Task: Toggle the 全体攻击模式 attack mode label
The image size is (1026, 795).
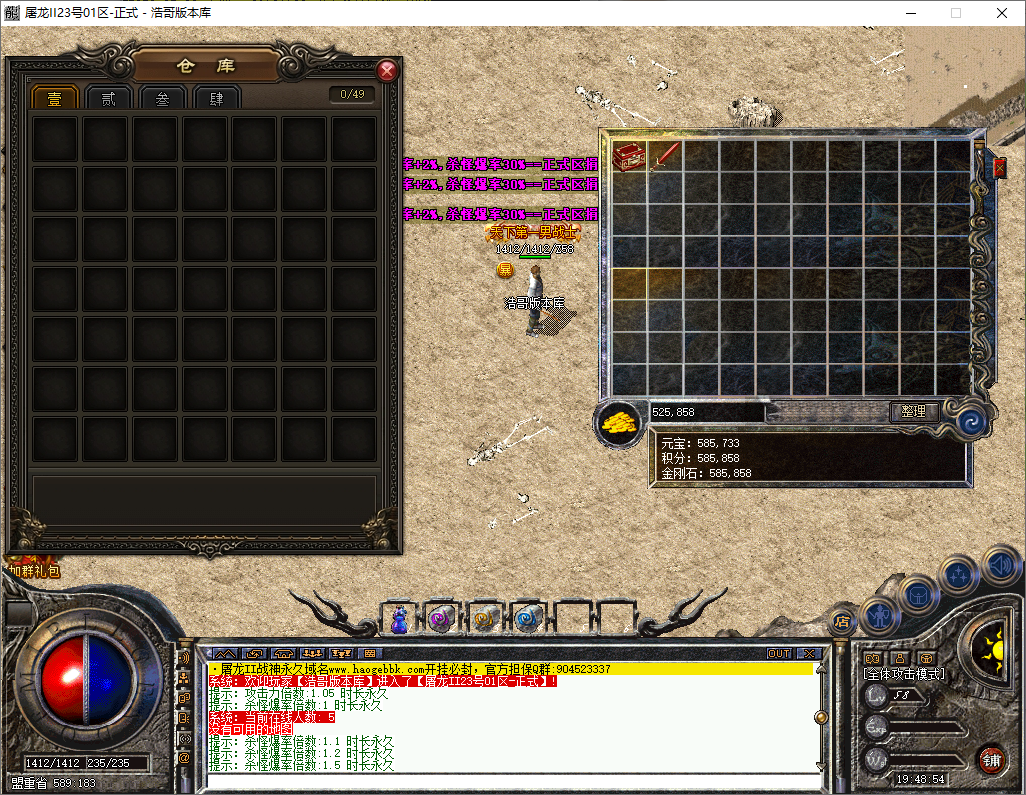Action: (x=904, y=674)
